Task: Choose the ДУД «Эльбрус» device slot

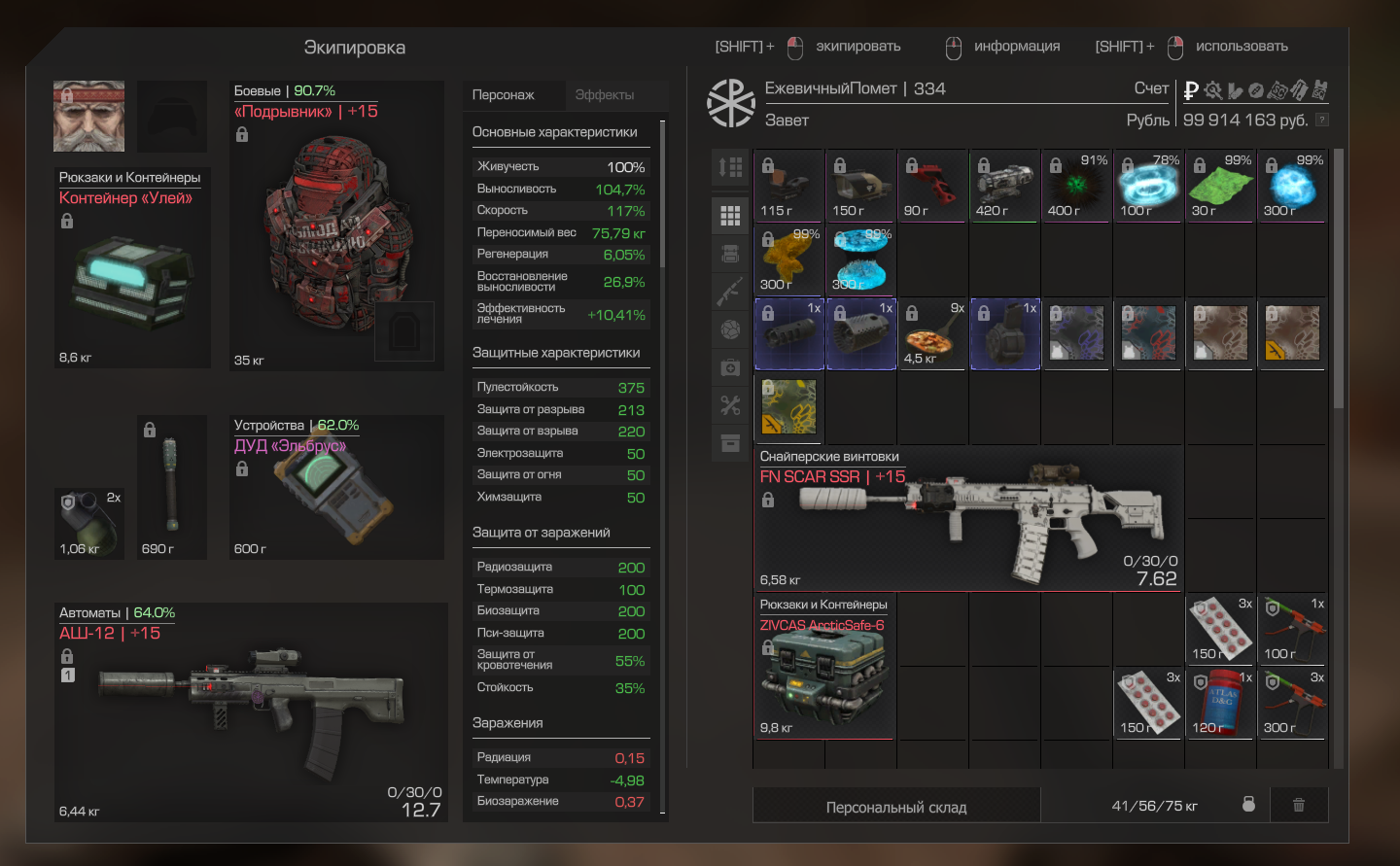Action: 336,488
